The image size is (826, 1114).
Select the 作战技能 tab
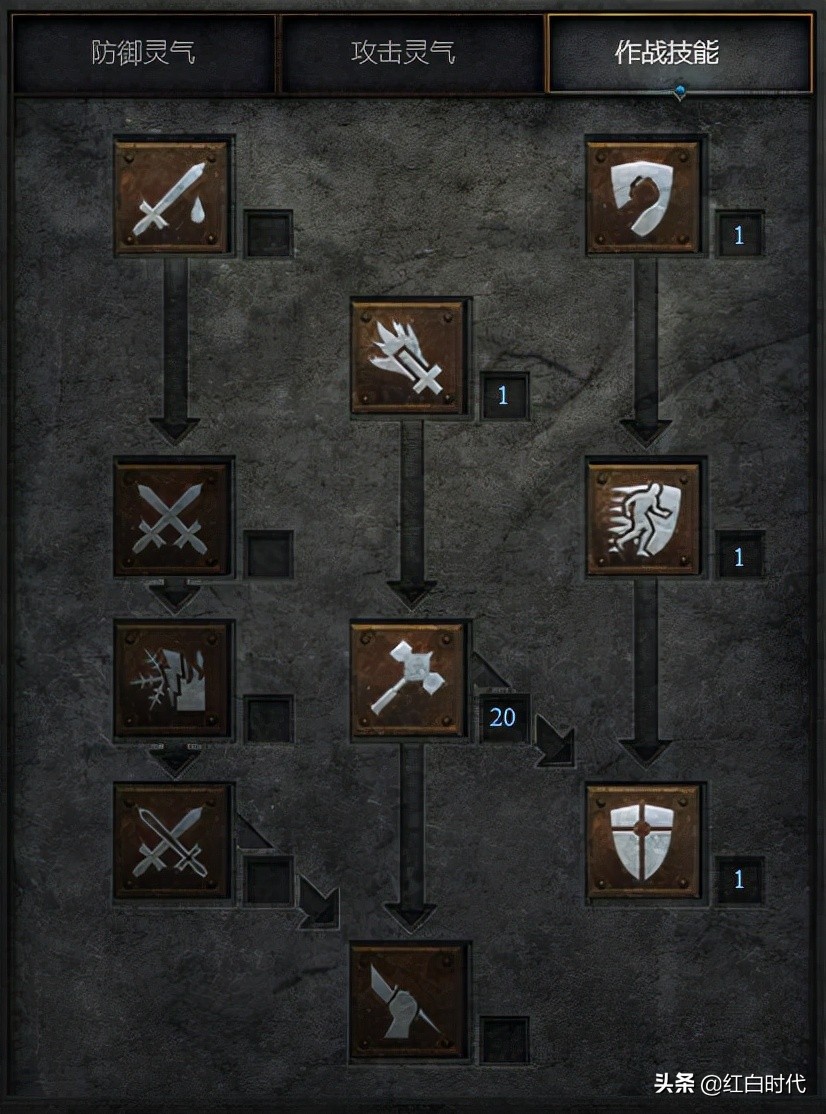(x=679, y=53)
